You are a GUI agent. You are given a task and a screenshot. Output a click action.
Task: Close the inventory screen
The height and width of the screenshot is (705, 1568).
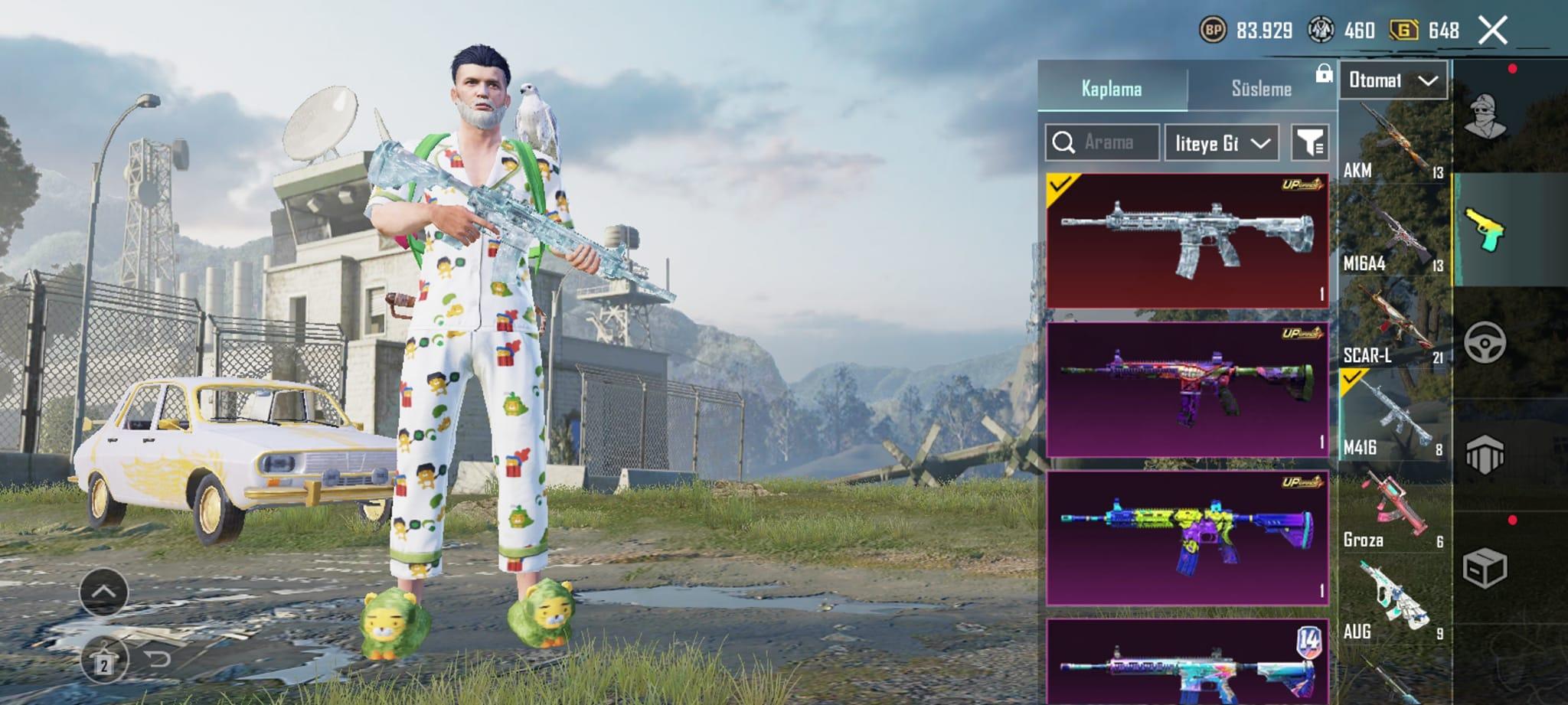1492,31
